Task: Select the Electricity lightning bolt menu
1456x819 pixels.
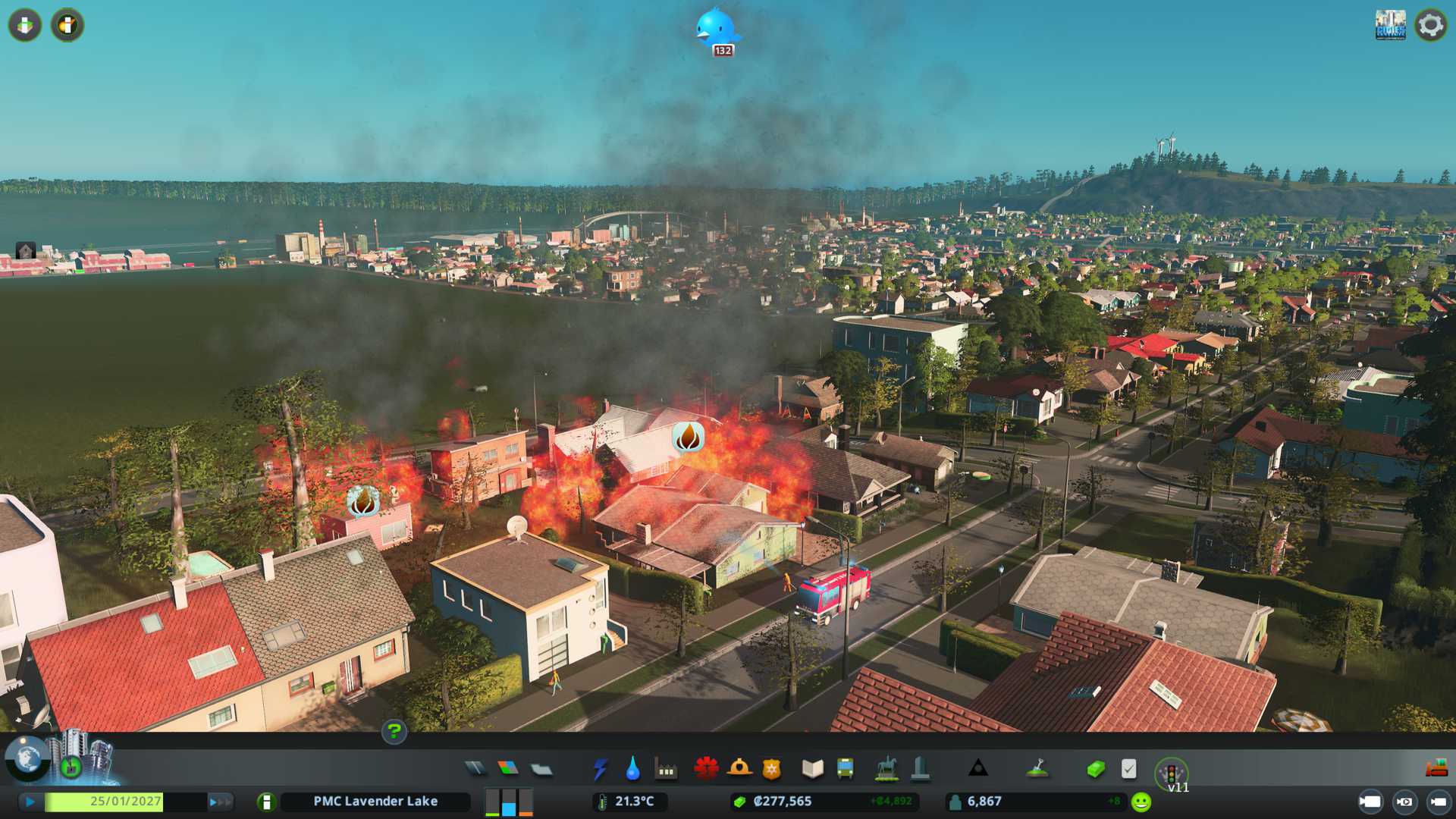Action: 600,769
